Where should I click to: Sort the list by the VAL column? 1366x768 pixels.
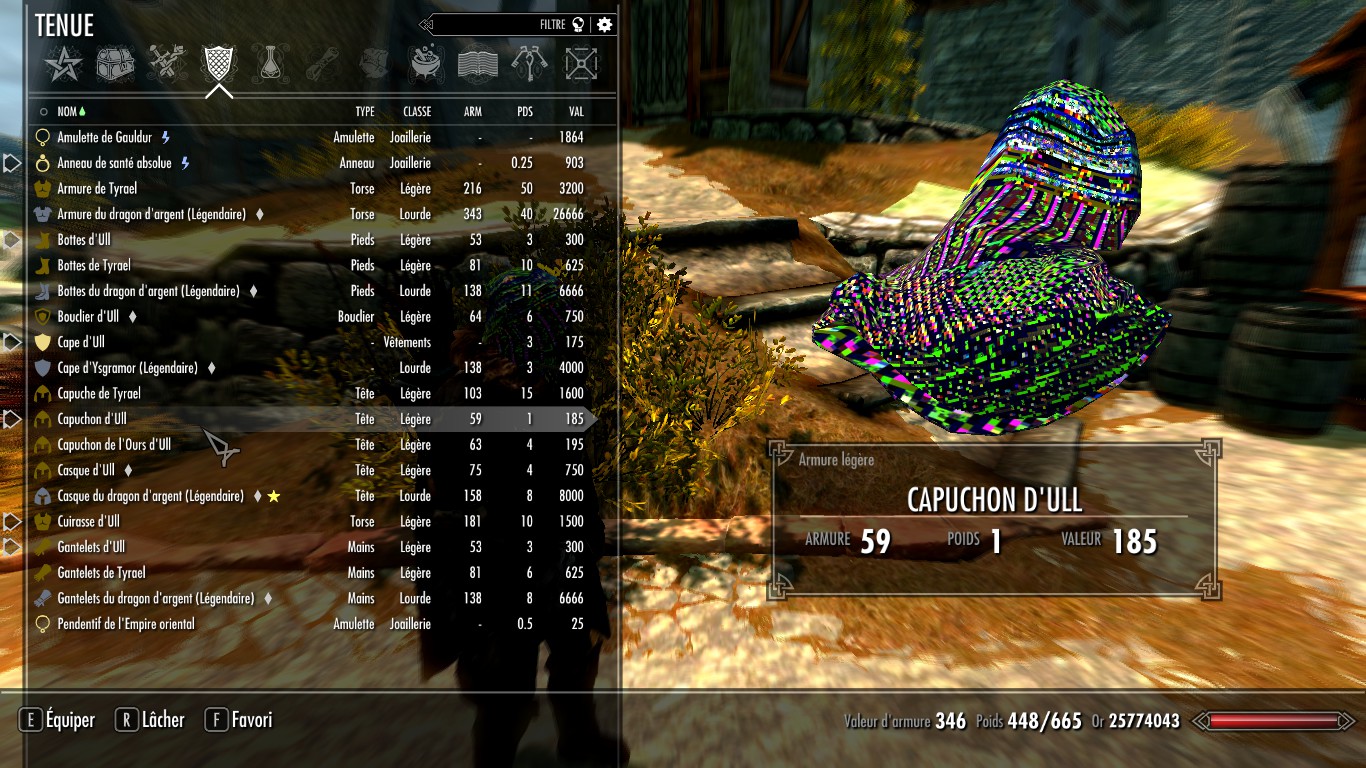[576, 112]
